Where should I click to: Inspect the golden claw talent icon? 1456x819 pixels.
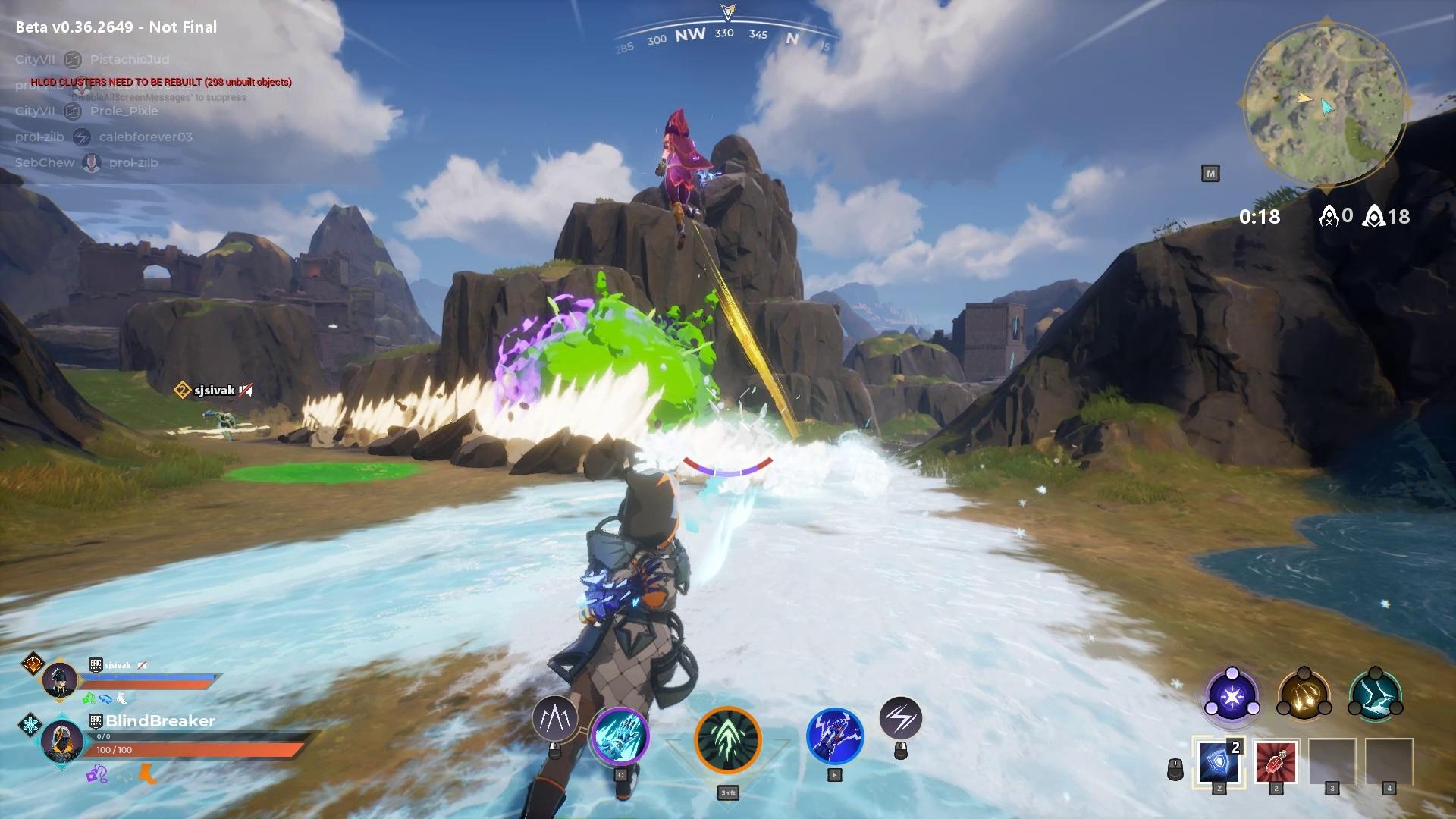click(x=1304, y=695)
